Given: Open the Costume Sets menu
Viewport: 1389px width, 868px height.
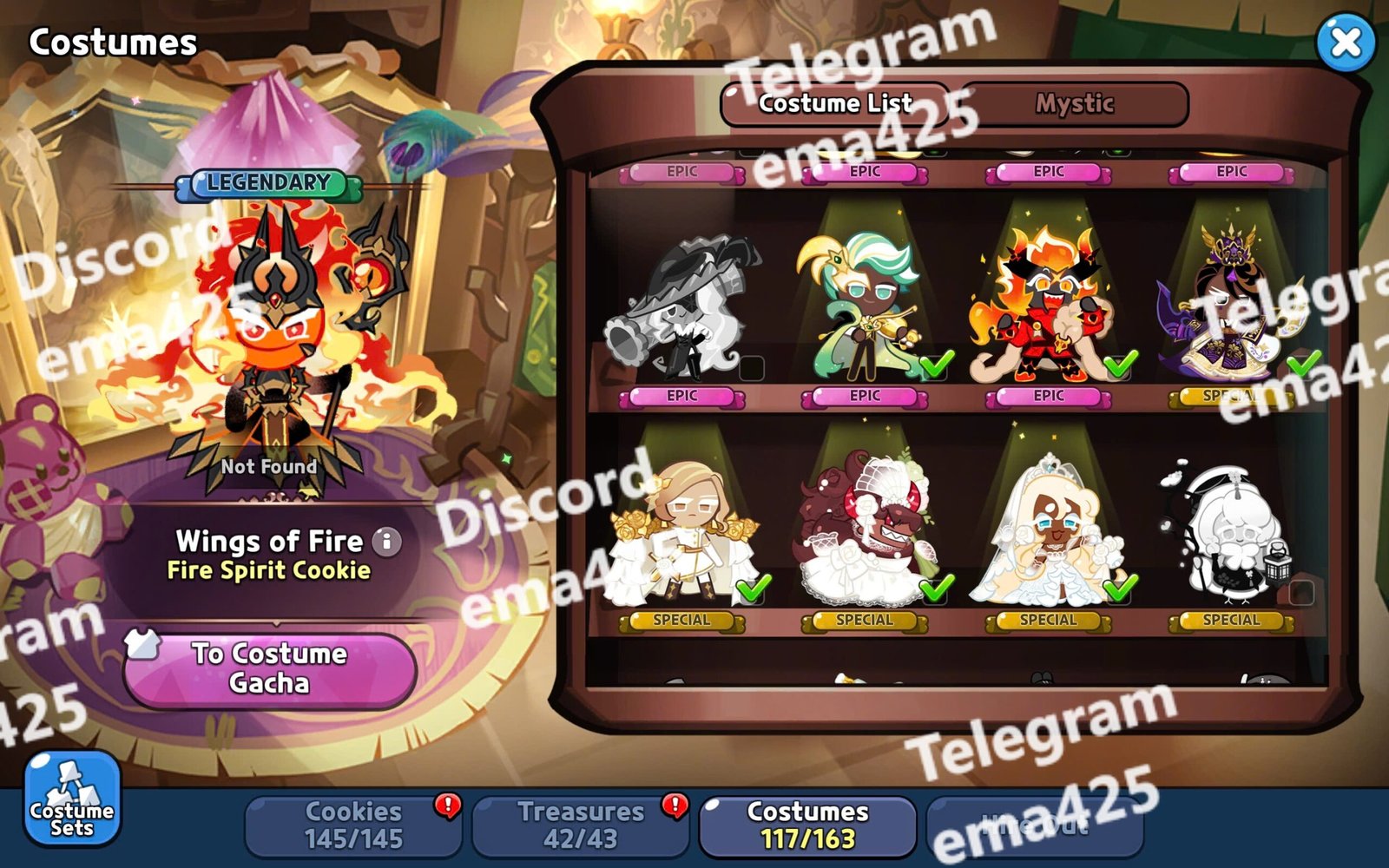Looking at the screenshot, I should (x=72, y=799).
